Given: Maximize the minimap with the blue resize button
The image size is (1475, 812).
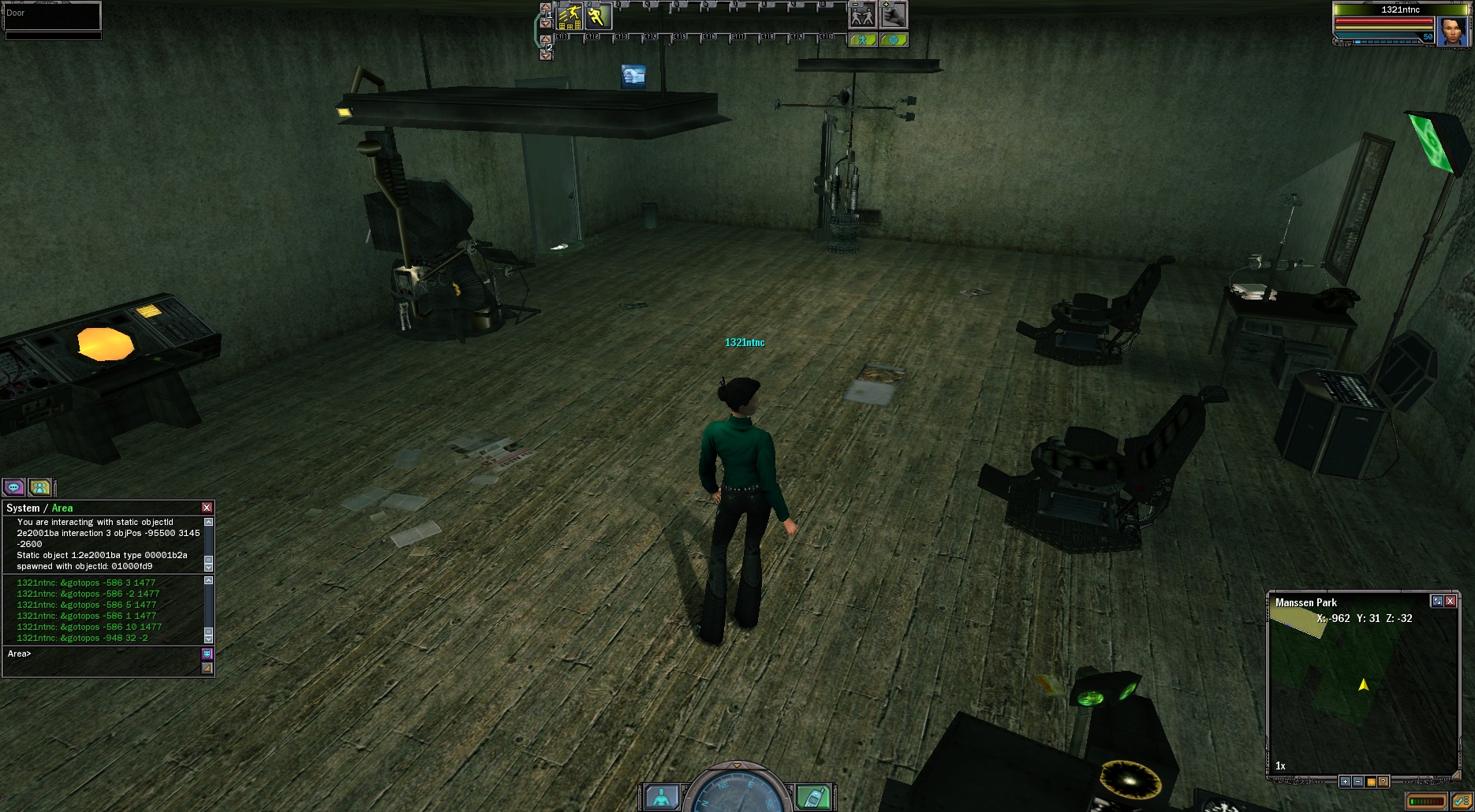Looking at the screenshot, I should pos(1437,601).
